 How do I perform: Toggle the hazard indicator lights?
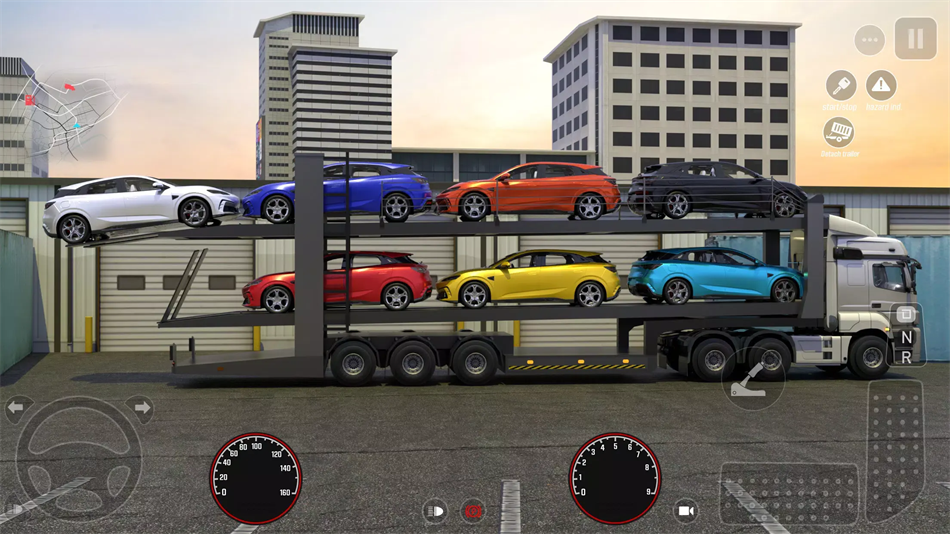[881, 85]
